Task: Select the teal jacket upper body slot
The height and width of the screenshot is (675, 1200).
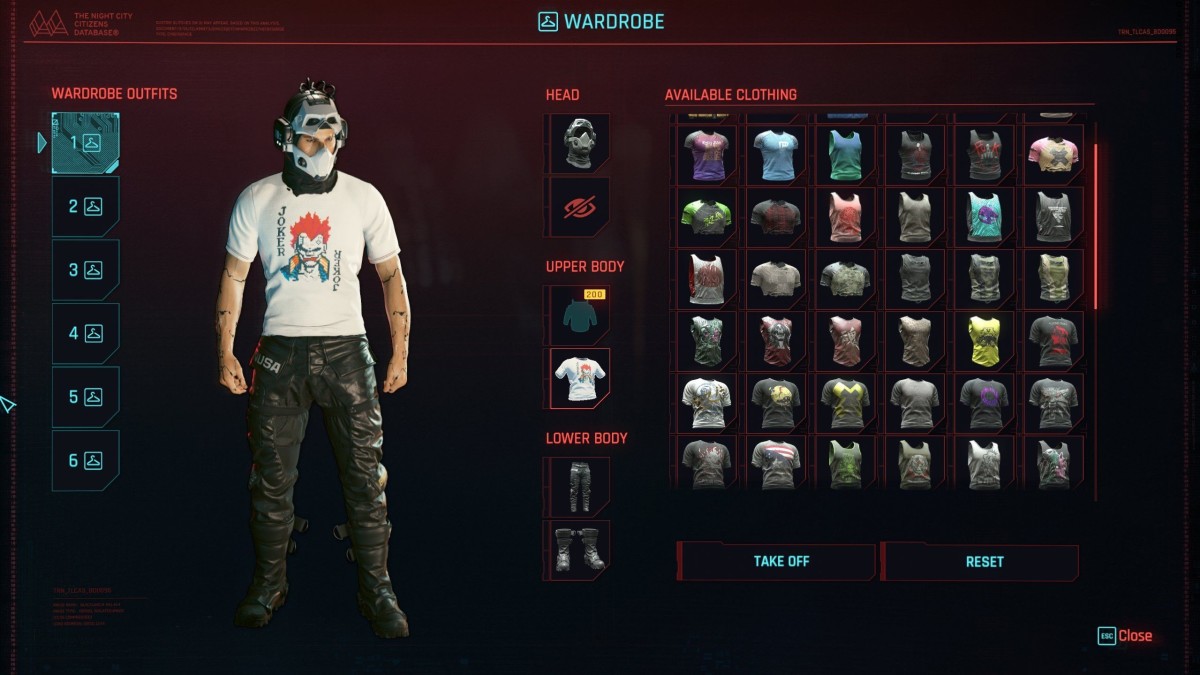Action: click(x=578, y=315)
